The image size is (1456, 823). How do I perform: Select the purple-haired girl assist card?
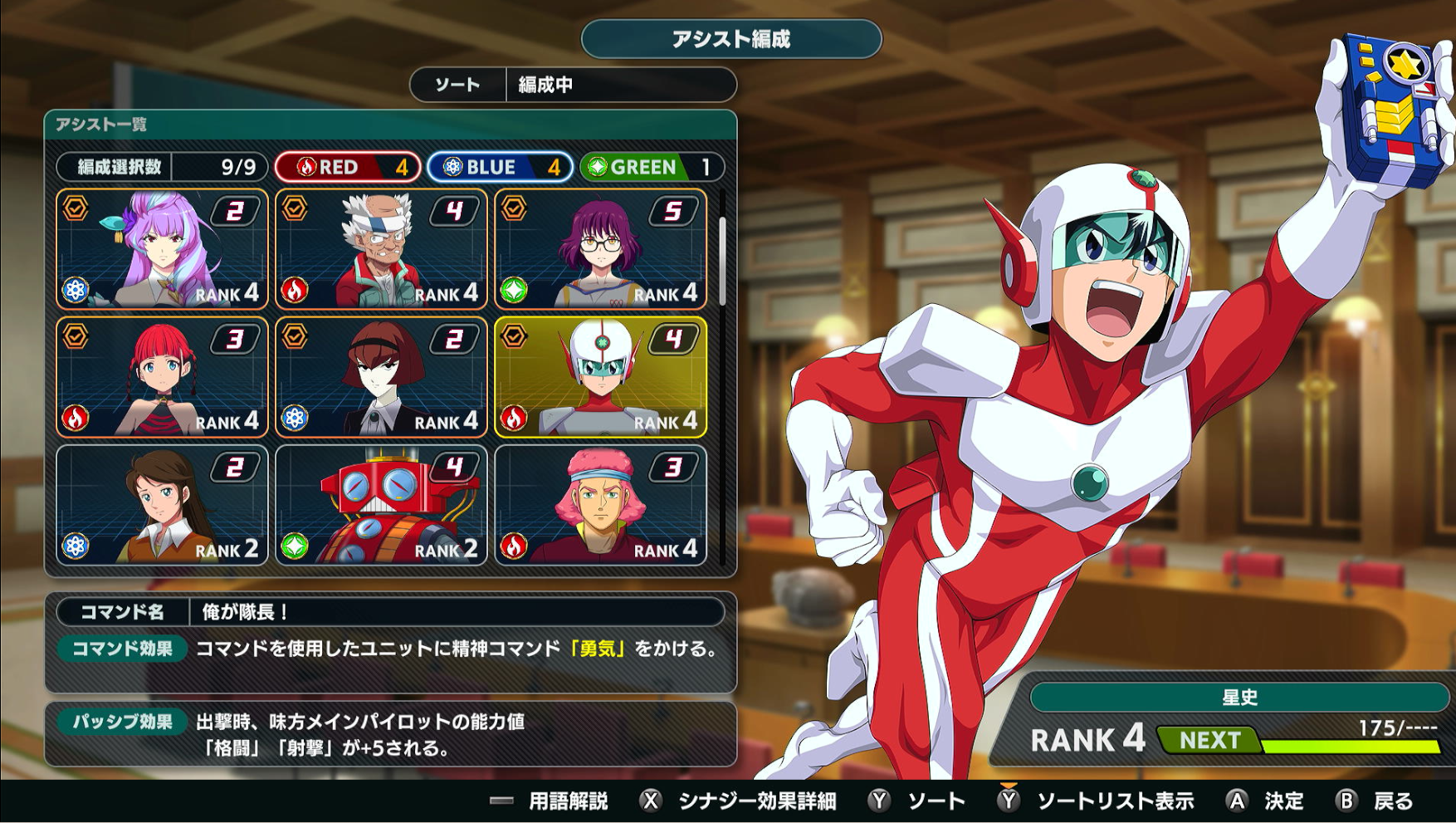point(162,249)
